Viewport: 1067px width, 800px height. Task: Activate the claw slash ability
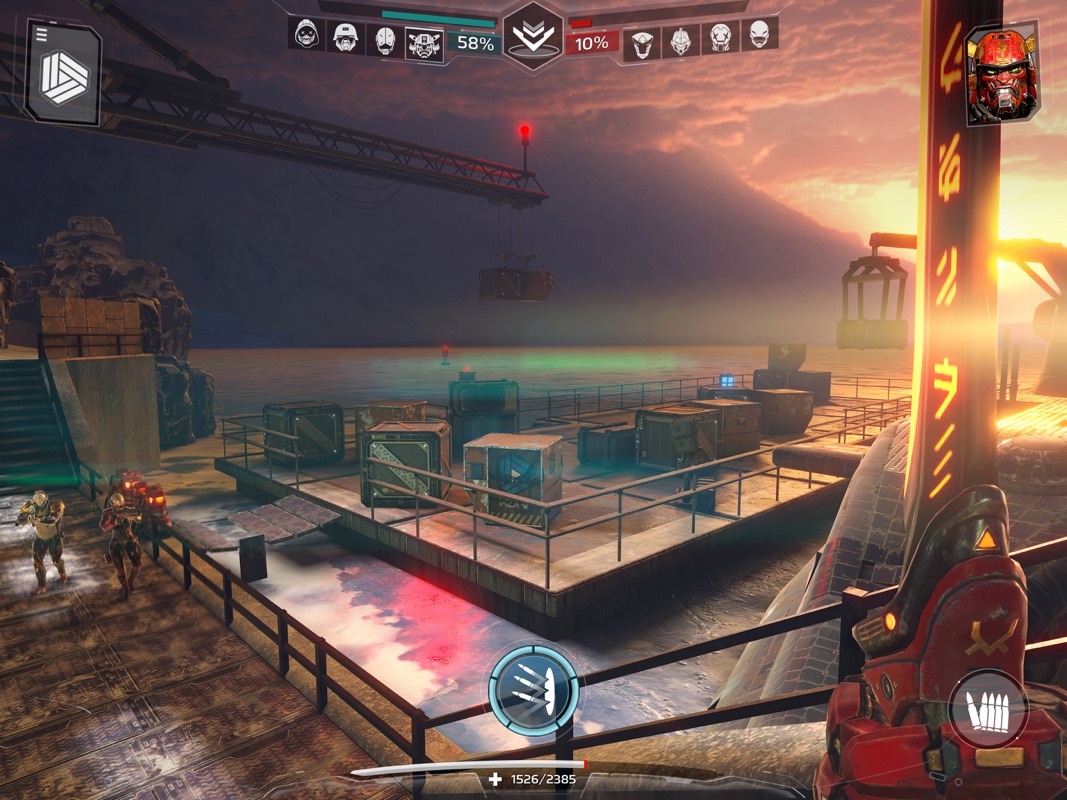534,688
